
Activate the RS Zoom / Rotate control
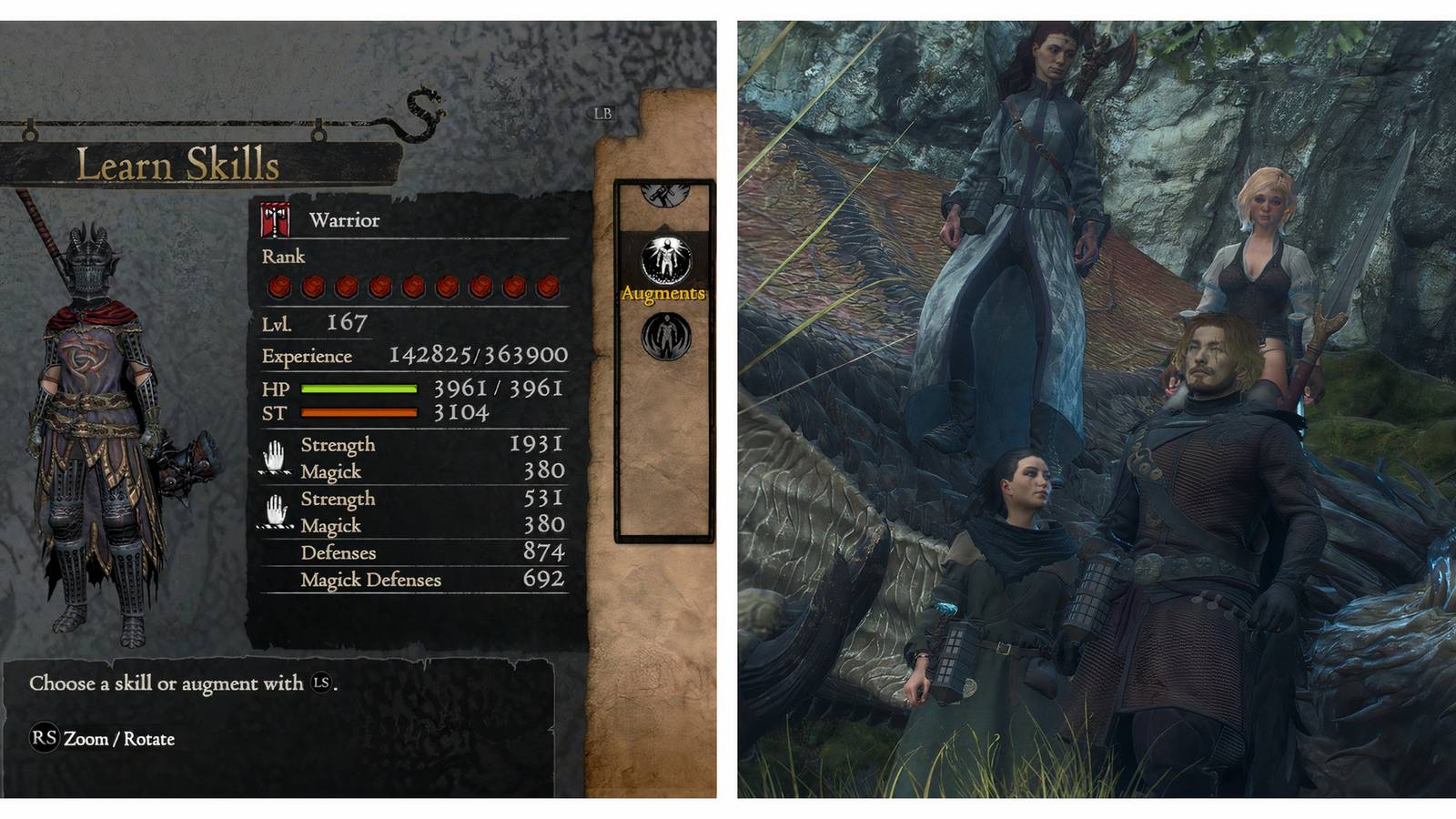coord(100,740)
